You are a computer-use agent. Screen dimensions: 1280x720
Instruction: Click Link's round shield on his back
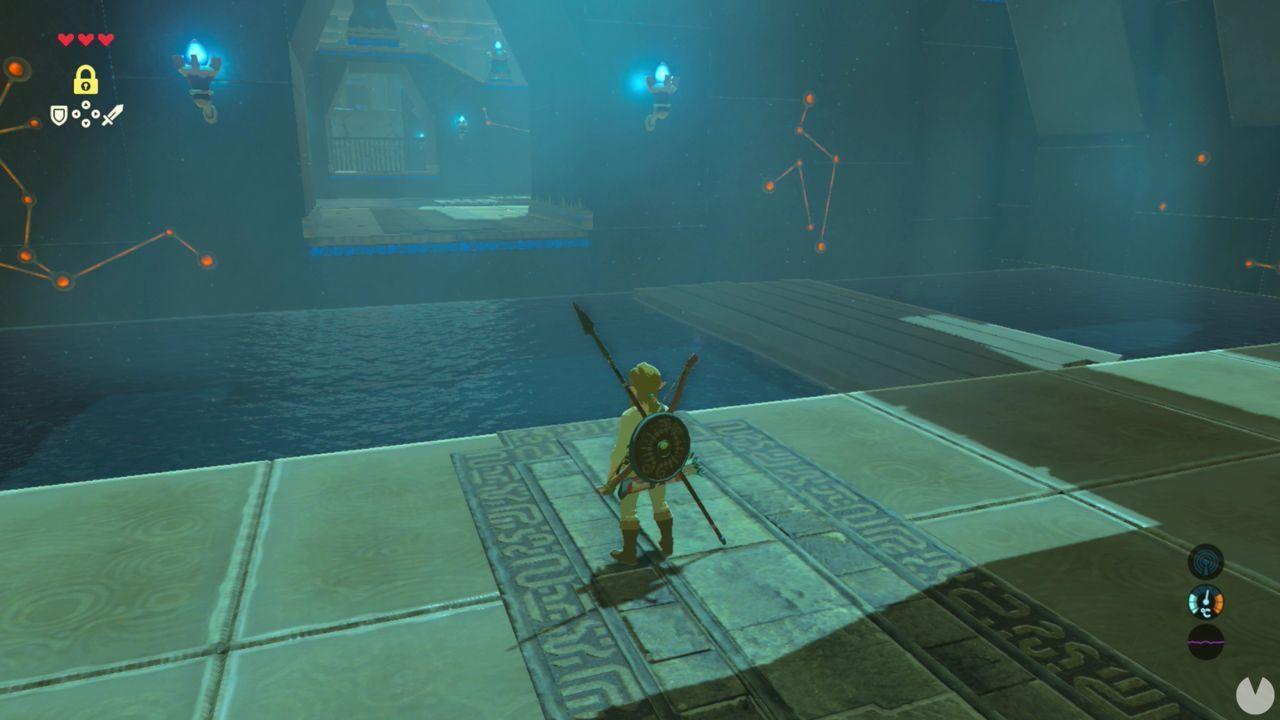coord(663,445)
